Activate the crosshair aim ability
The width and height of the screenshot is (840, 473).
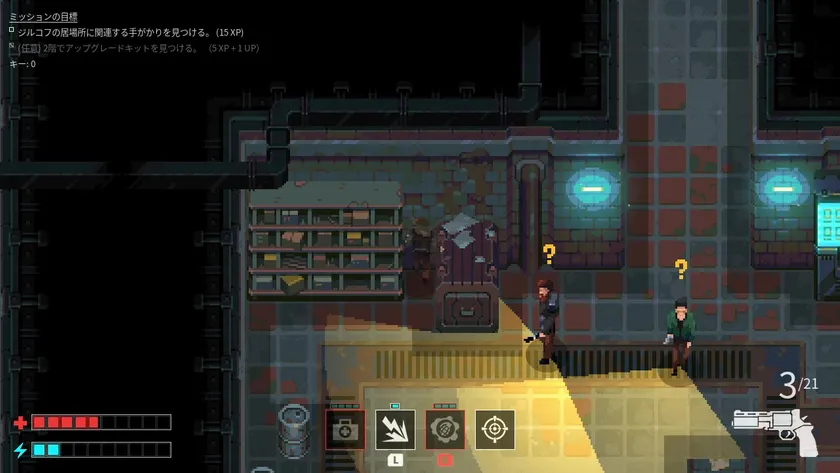pos(495,429)
